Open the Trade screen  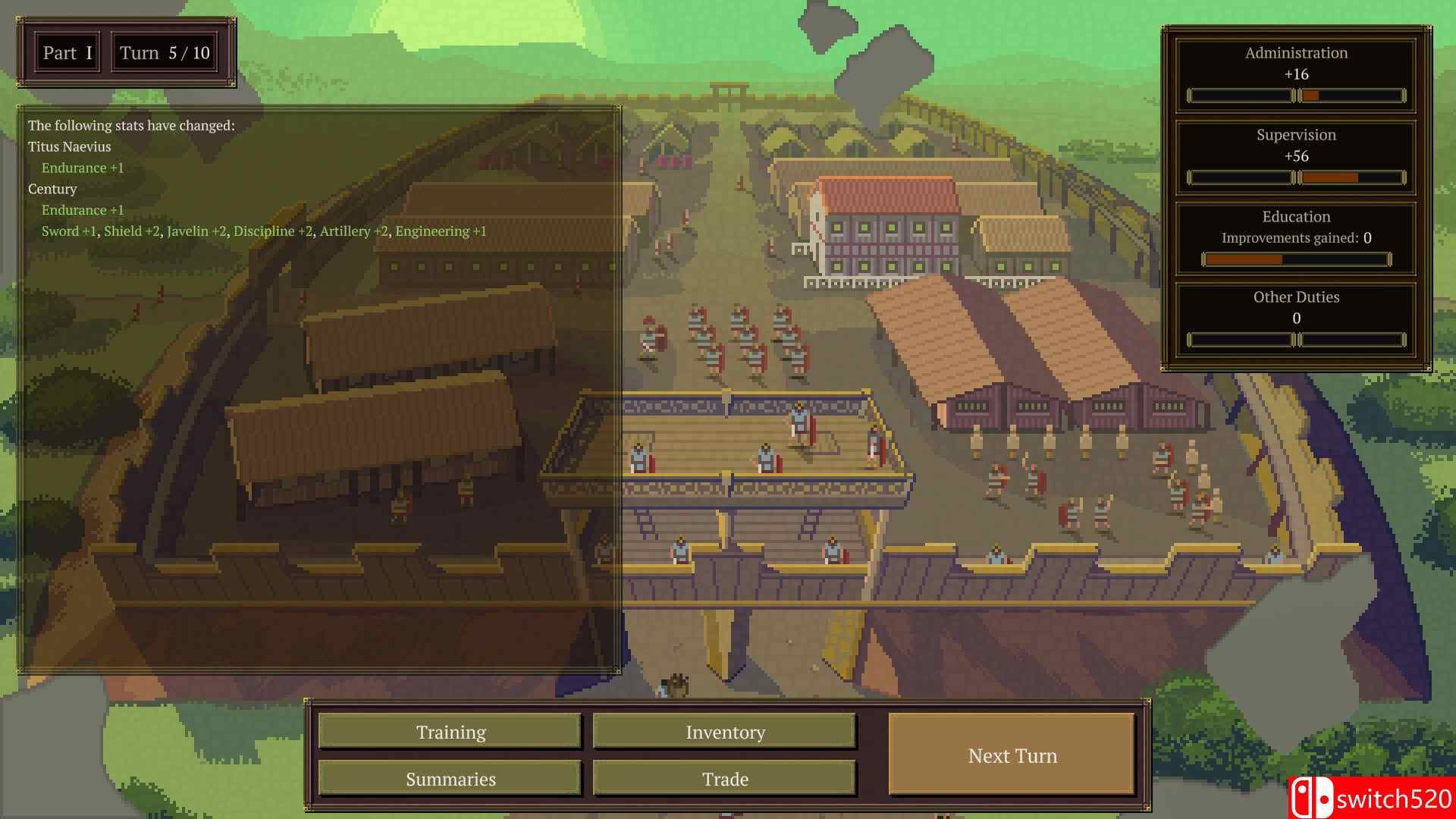(724, 779)
